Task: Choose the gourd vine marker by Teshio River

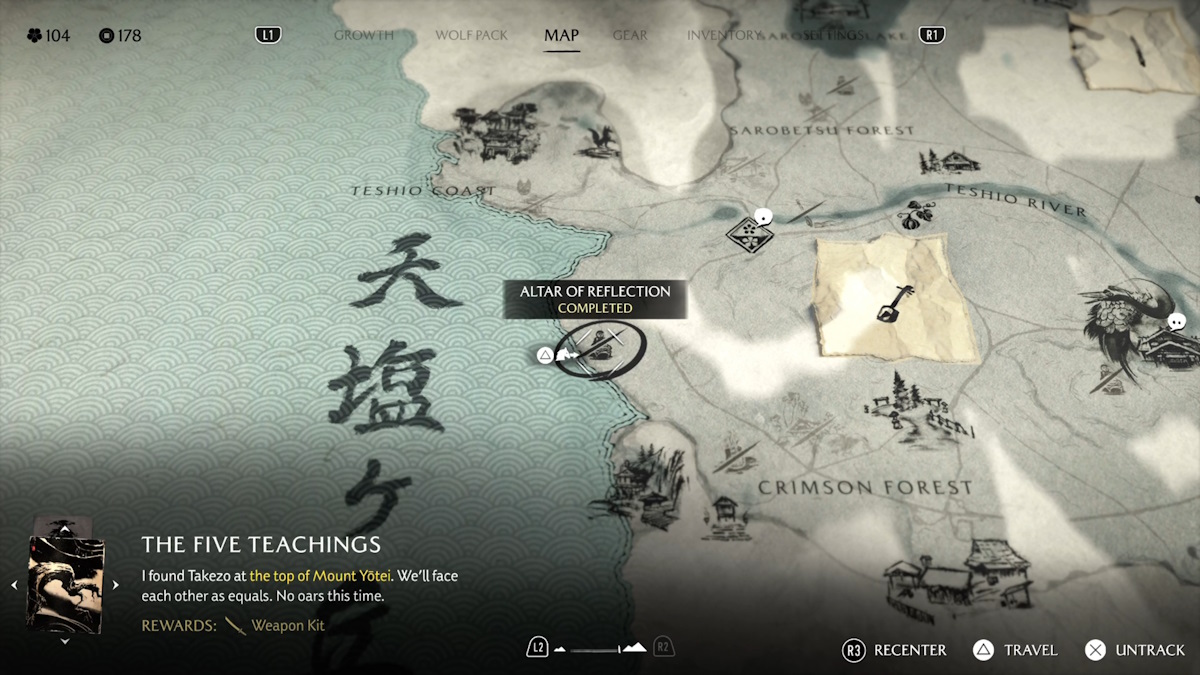Action: pyautogui.click(x=911, y=215)
